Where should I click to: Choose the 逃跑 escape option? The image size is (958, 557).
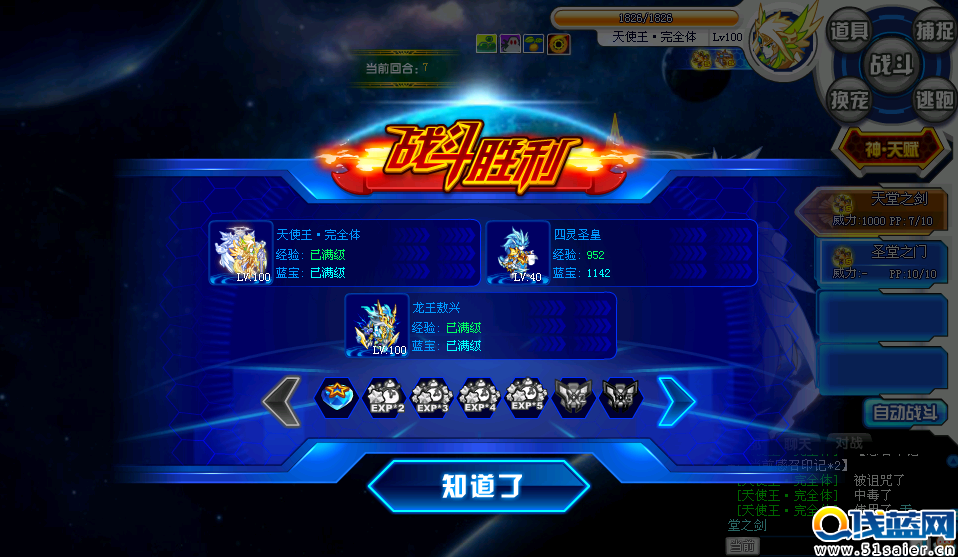(x=933, y=99)
